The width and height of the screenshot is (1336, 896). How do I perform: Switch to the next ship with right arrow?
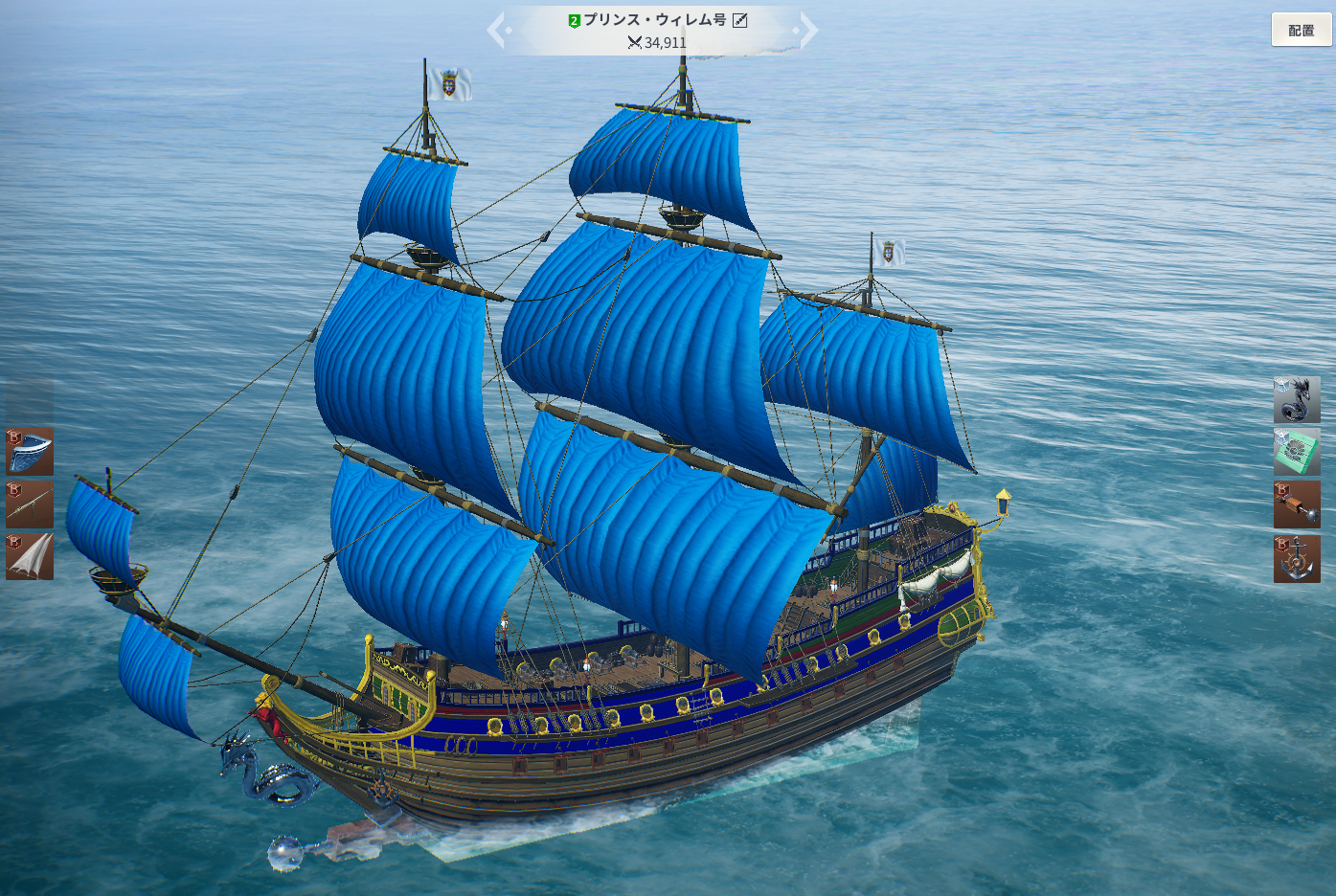pos(809,31)
